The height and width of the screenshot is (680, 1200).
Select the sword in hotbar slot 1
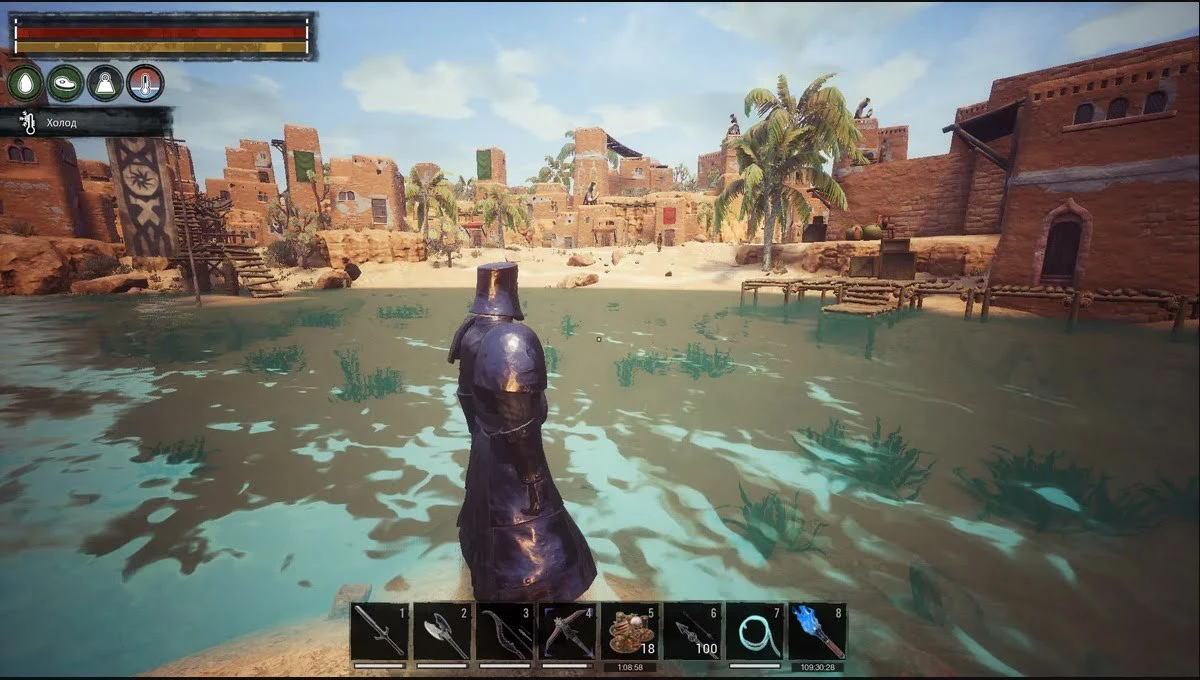379,632
